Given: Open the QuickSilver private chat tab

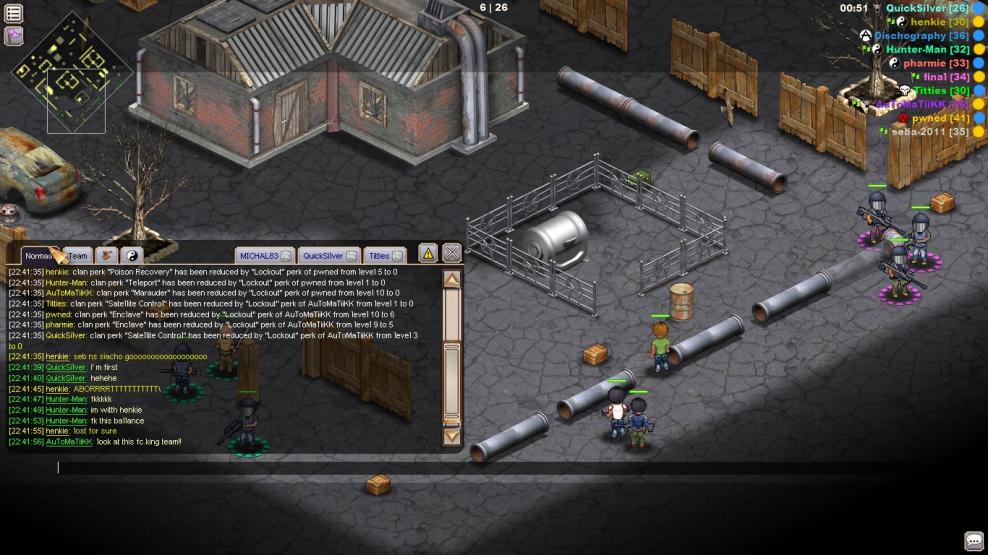Looking at the screenshot, I should (x=323, y=256).
